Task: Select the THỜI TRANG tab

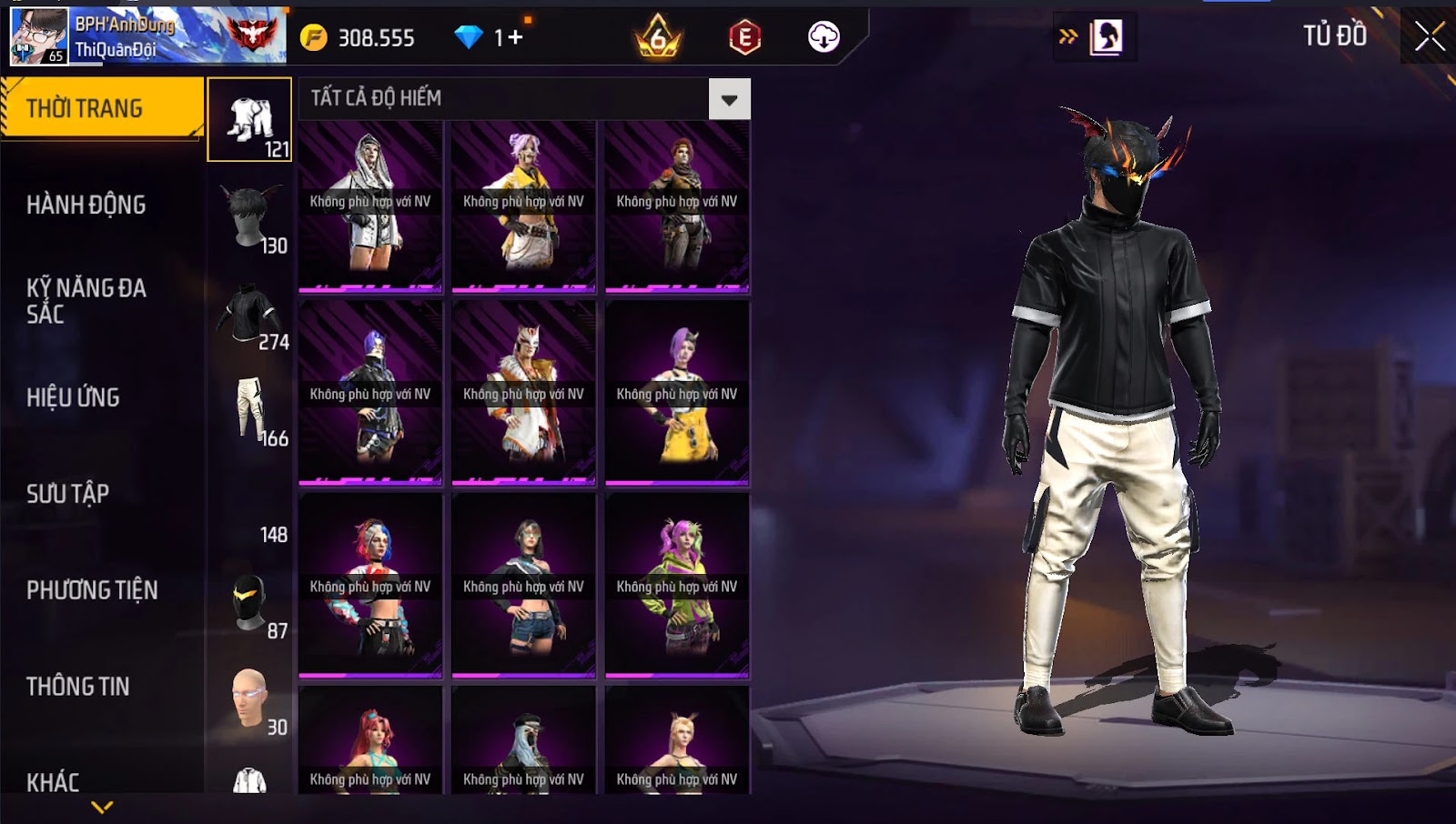Action: click(102, 108)
